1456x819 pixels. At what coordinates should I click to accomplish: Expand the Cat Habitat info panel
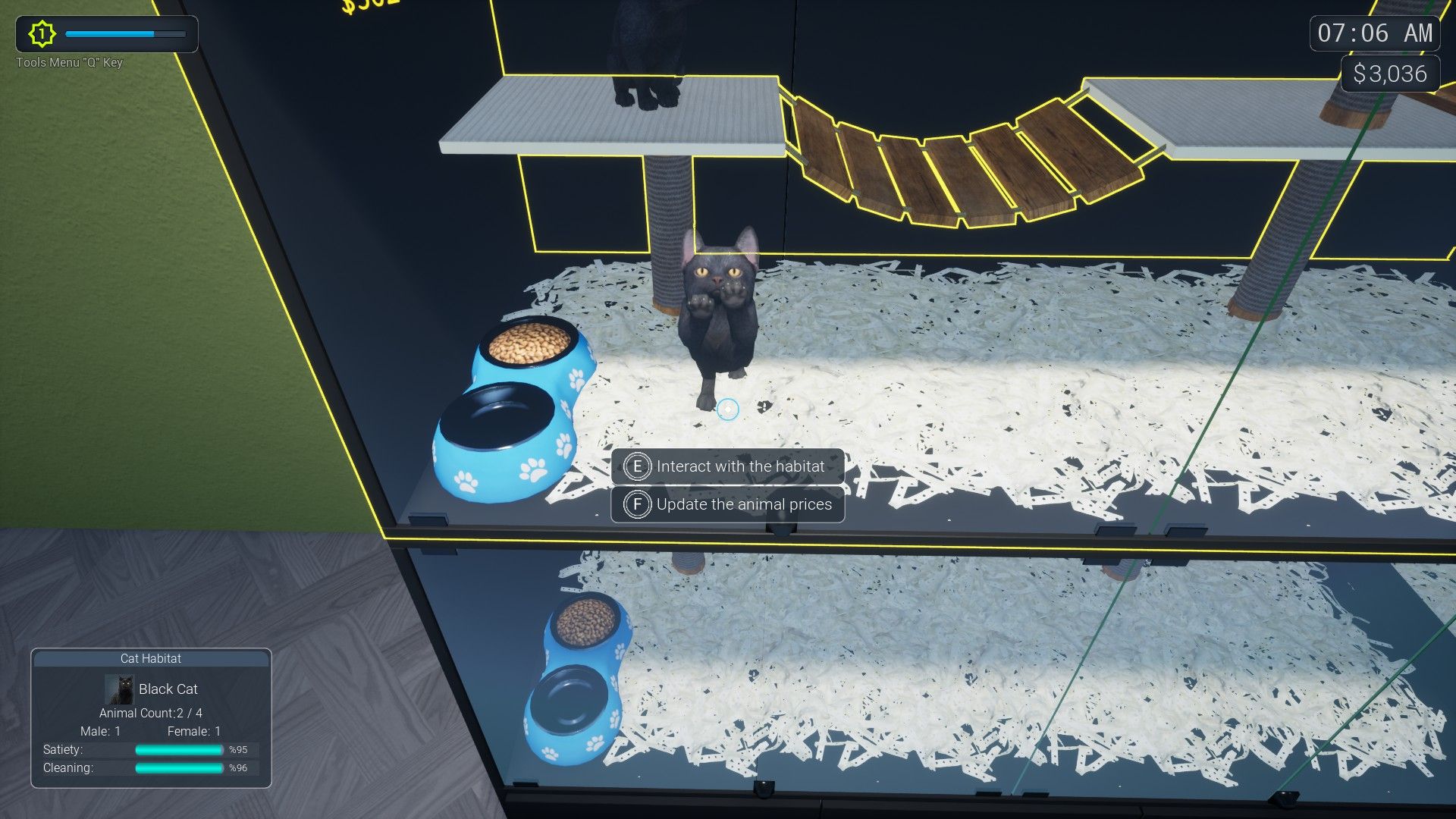point(150,659)
